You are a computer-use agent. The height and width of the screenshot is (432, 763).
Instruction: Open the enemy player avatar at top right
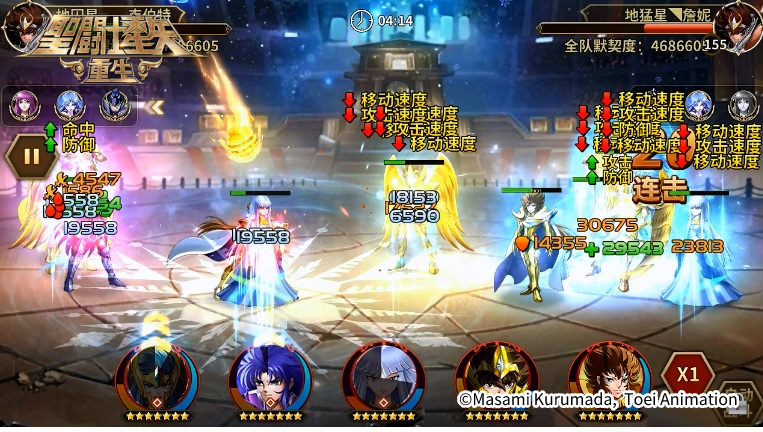742,30
